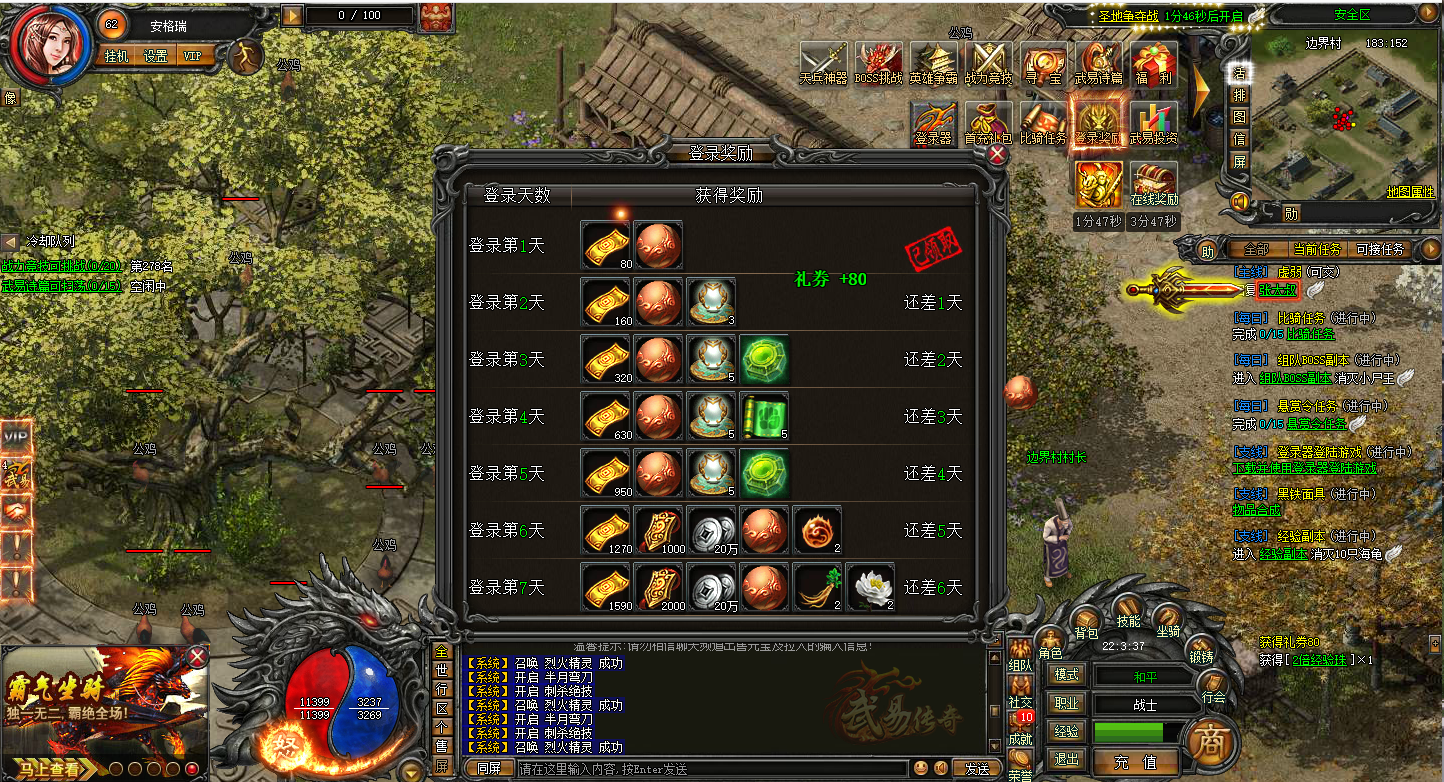Image resolution: width=1444 pixels, height=782 pixels.
Task: Expand the top experience bar arrow
Action: tap(291, 15)
